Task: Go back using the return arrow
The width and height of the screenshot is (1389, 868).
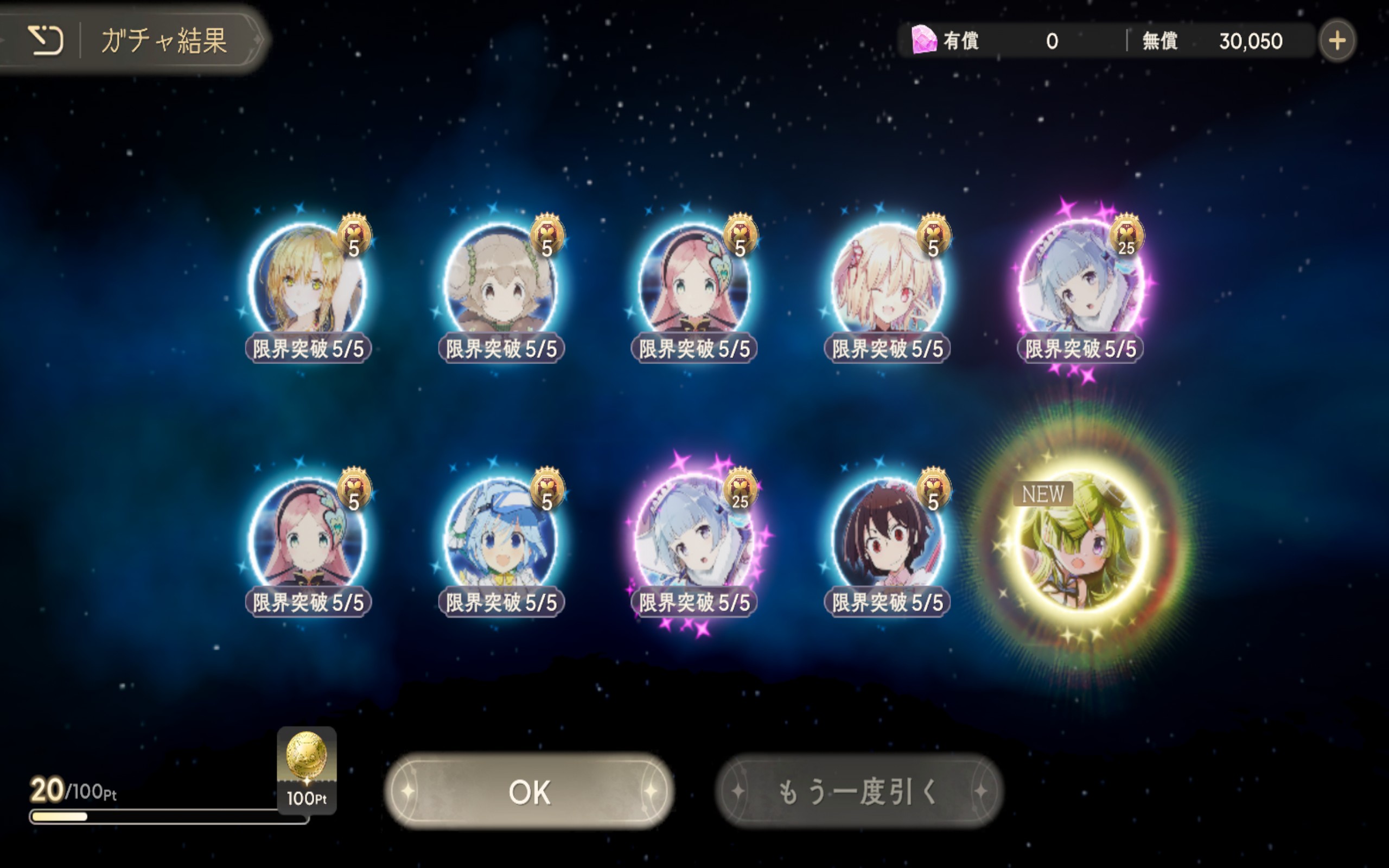Action: point(46,40)
